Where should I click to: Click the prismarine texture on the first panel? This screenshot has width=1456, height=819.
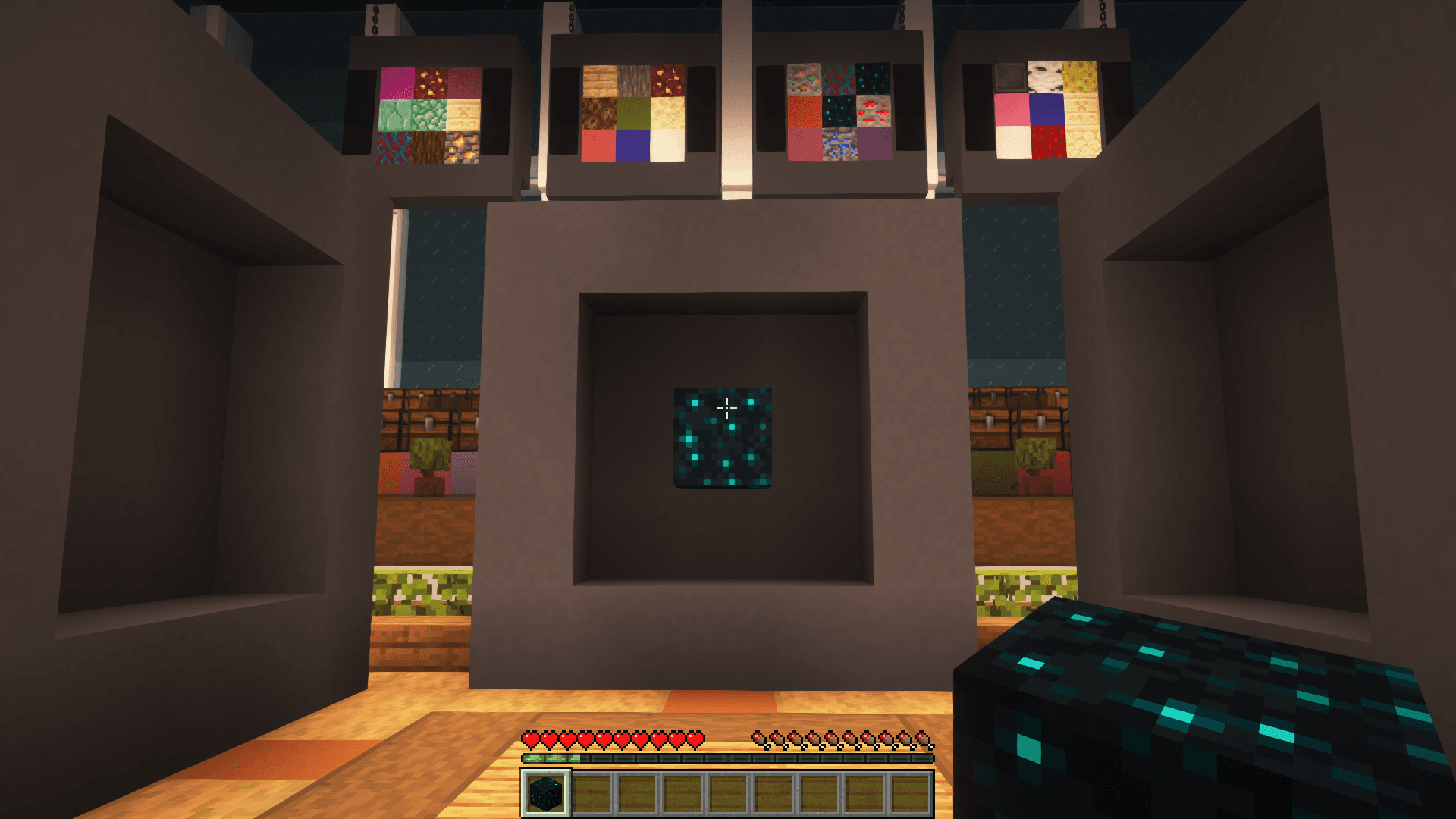click(394, 114)
